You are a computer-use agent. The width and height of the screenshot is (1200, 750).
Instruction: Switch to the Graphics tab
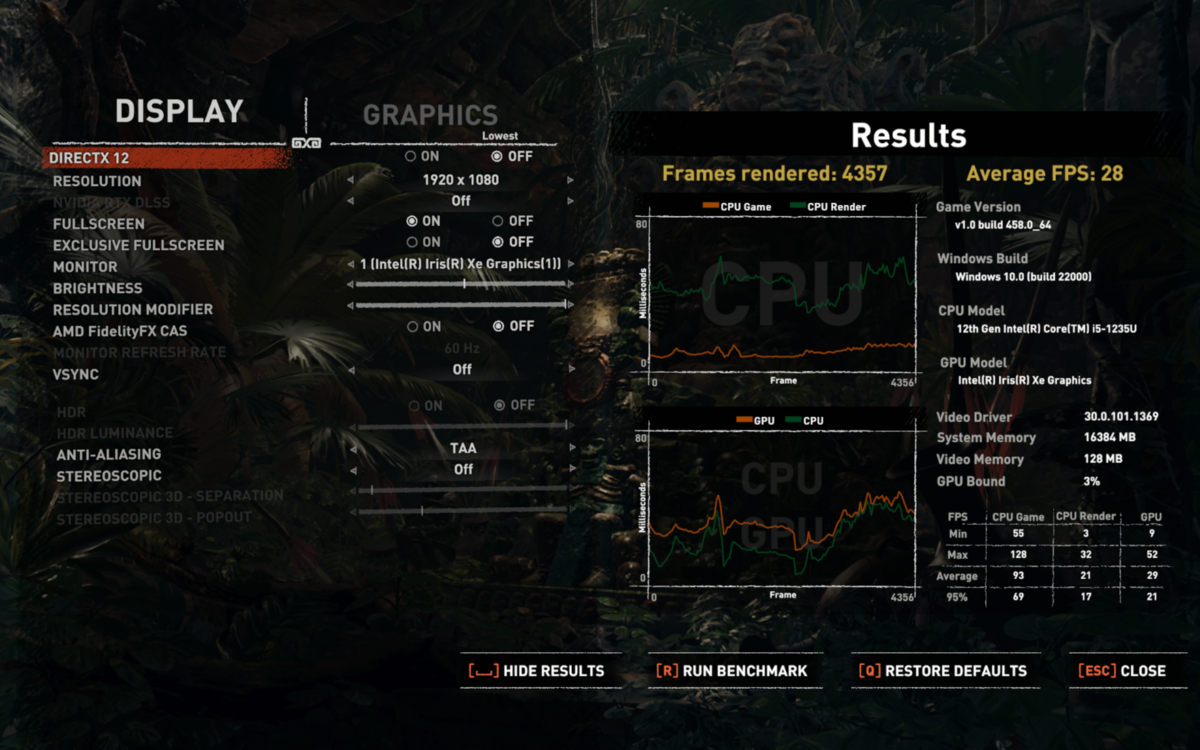point(430,115)
